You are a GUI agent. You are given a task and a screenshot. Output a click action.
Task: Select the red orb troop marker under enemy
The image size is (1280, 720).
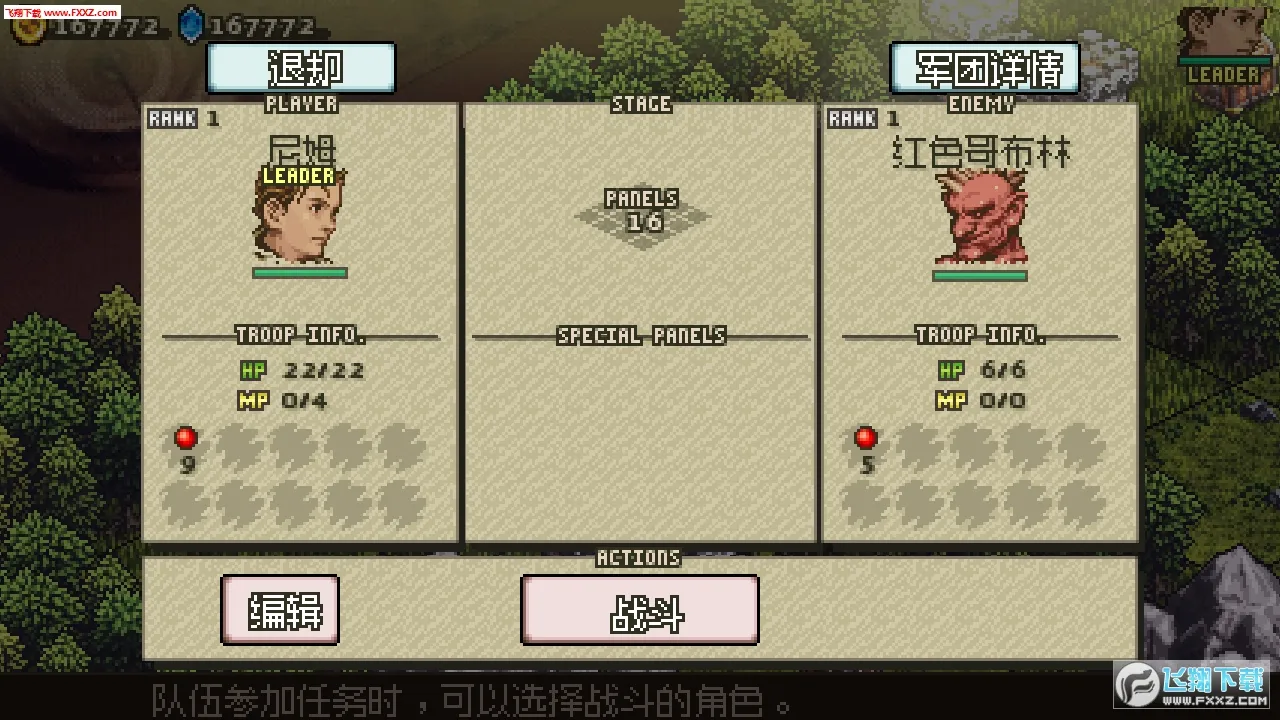(x=864, y=437)
